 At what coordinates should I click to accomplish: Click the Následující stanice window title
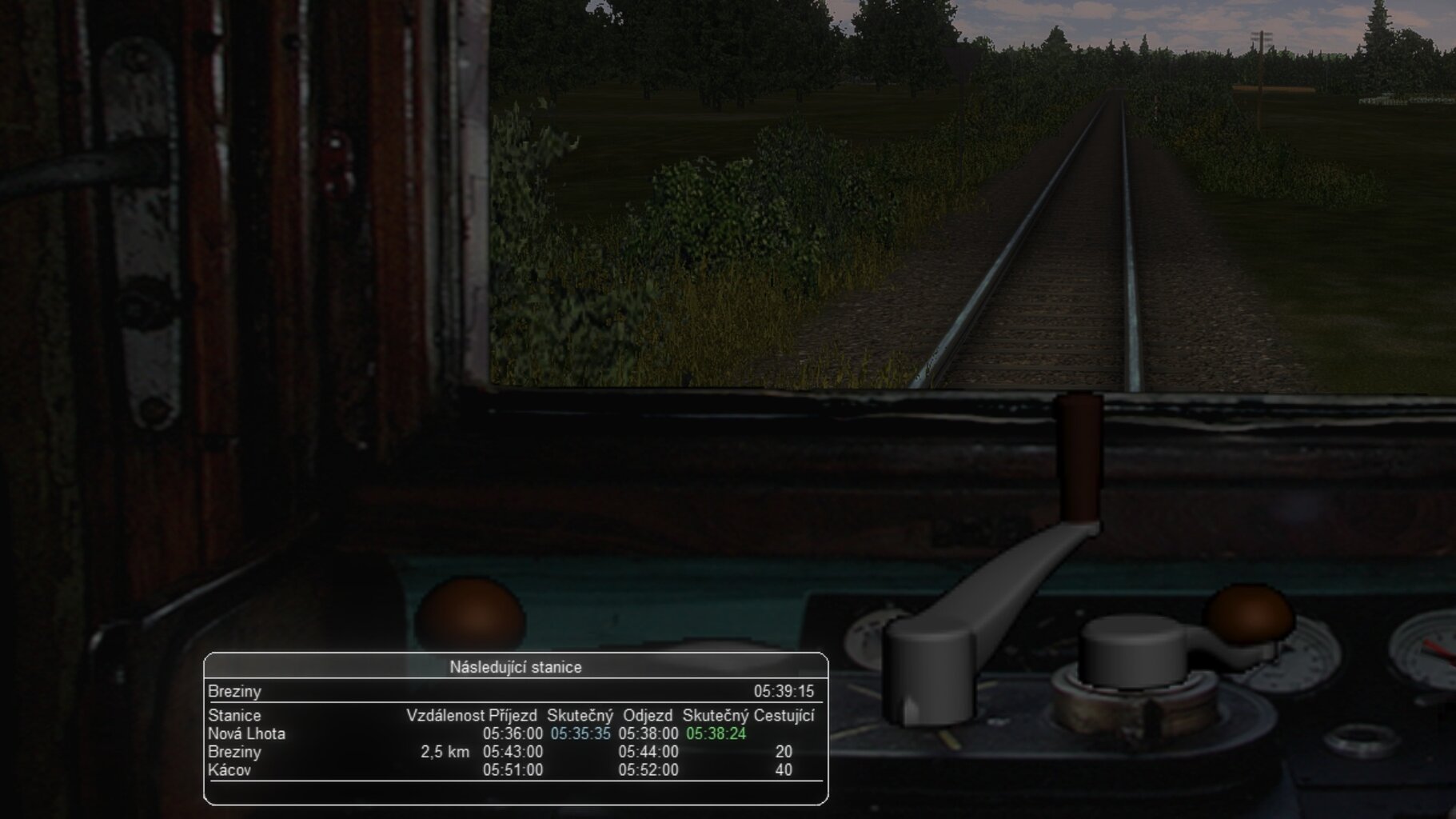click(515, 667)
